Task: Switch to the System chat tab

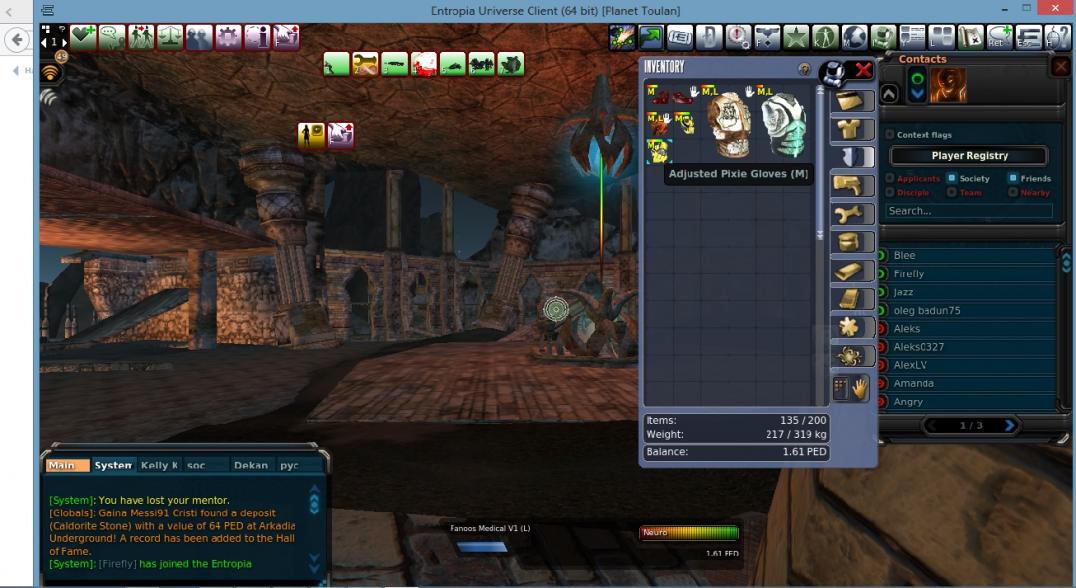Action: (x=113, y=465)
